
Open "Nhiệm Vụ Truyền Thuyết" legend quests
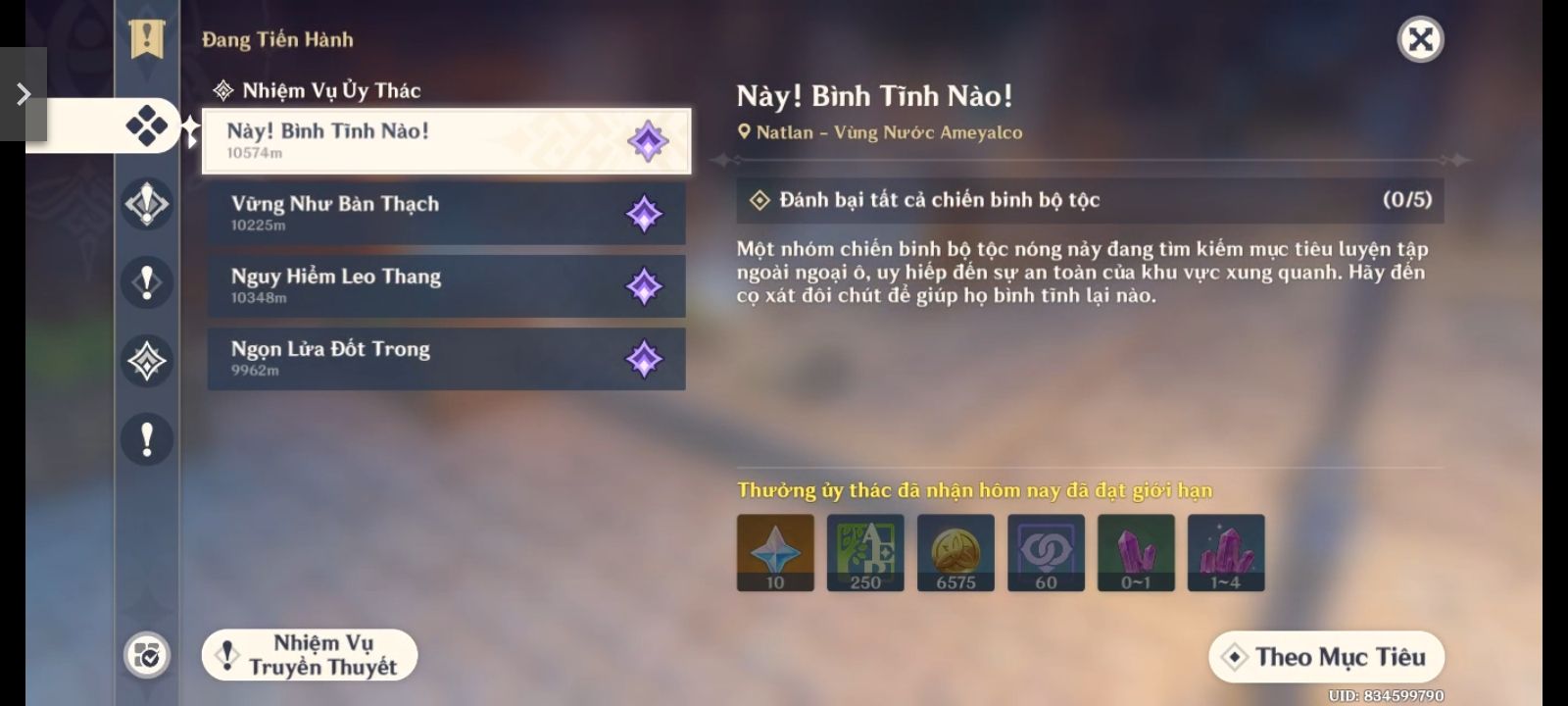tap(310, 655)
